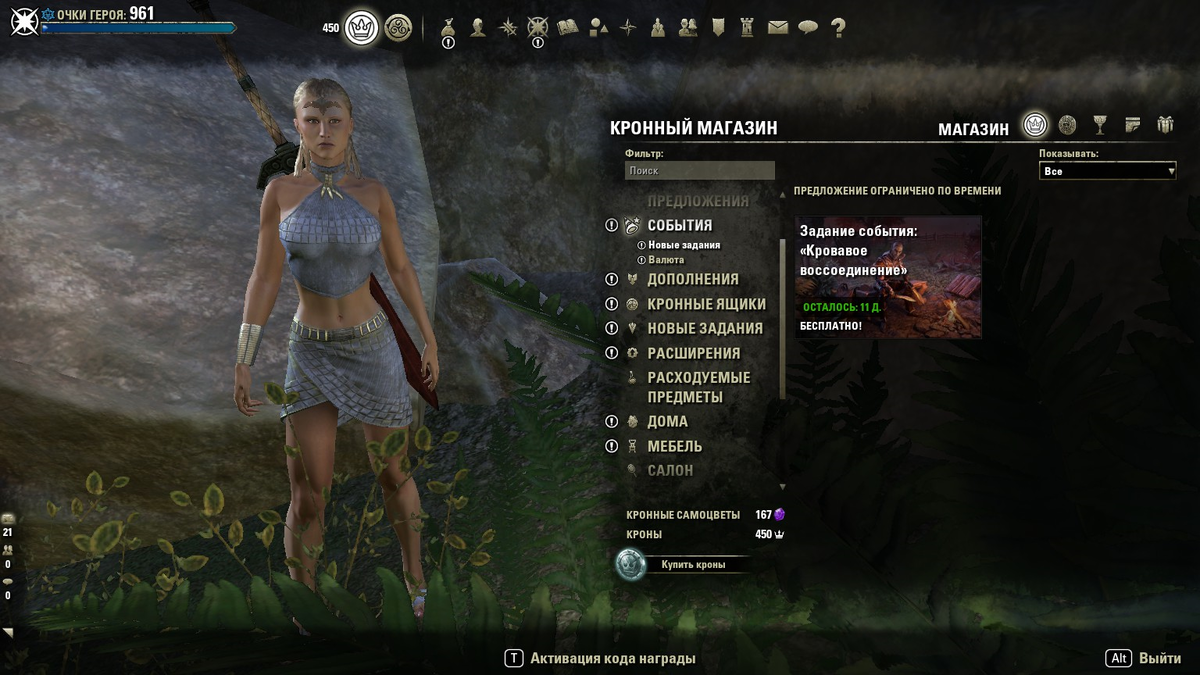Open the Мебель category
This screenshot has width=1200, height=675.
coord(674,446)
